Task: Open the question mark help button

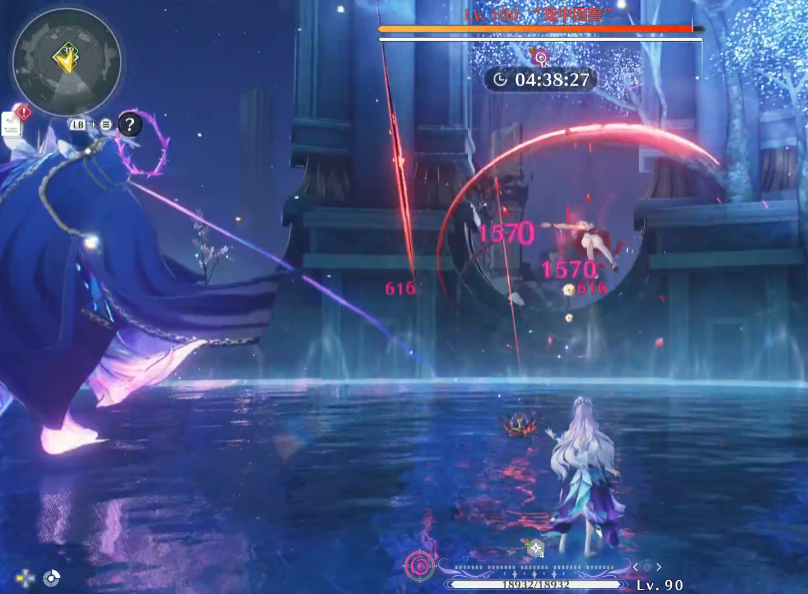Action: [x=130, y=125]
